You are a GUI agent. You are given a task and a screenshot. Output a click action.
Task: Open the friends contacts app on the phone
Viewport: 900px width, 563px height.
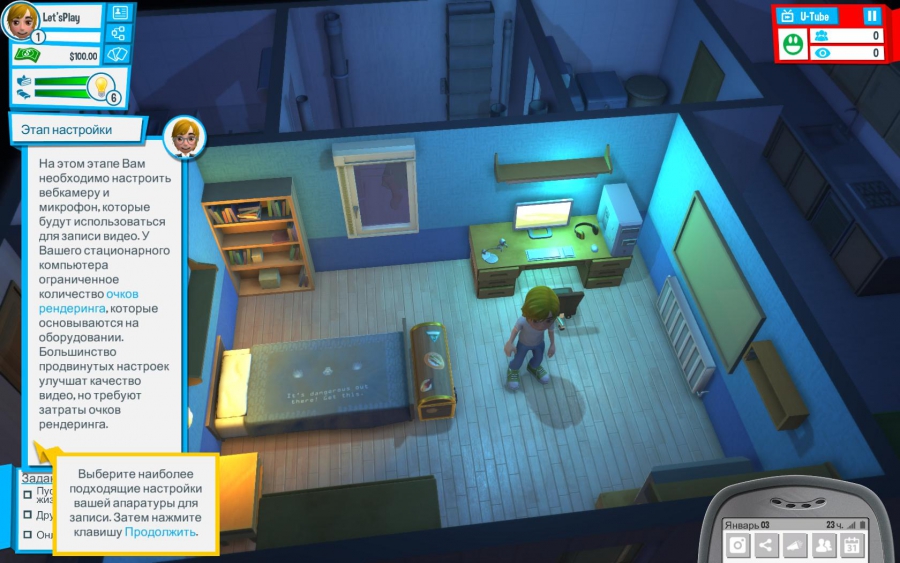(823, 545)
